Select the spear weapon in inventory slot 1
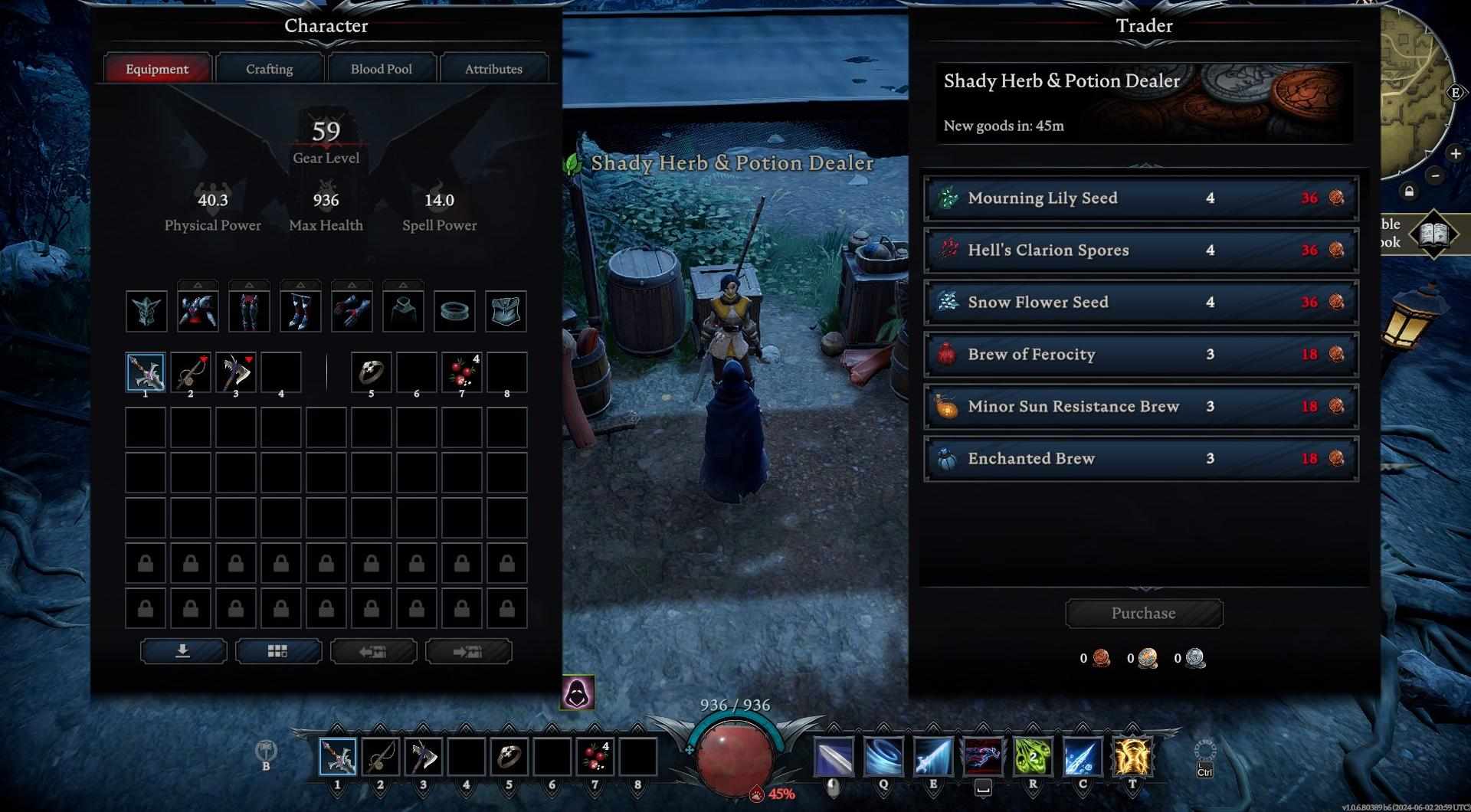This screenshot has width=1471, height=812. click(146, 372)
